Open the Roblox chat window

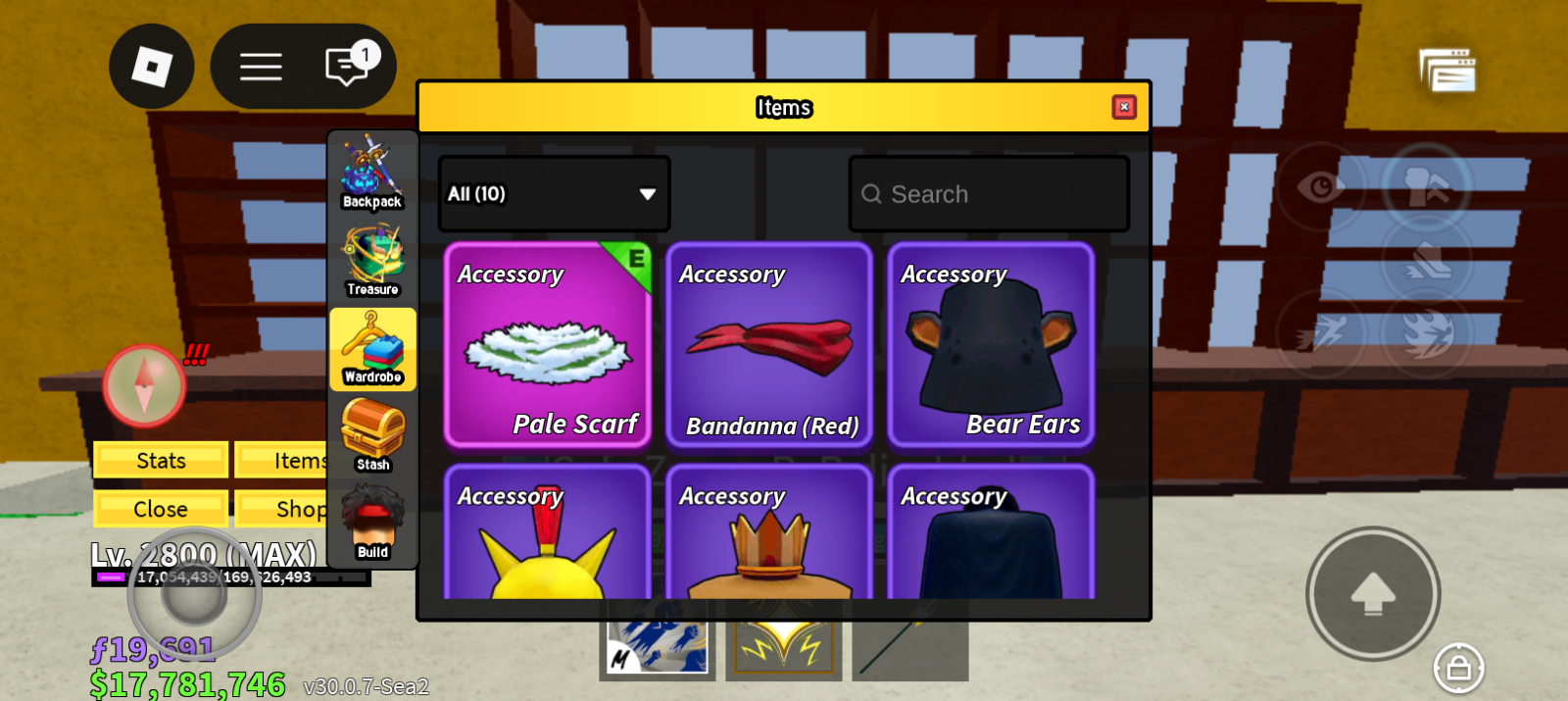[347, 67]
